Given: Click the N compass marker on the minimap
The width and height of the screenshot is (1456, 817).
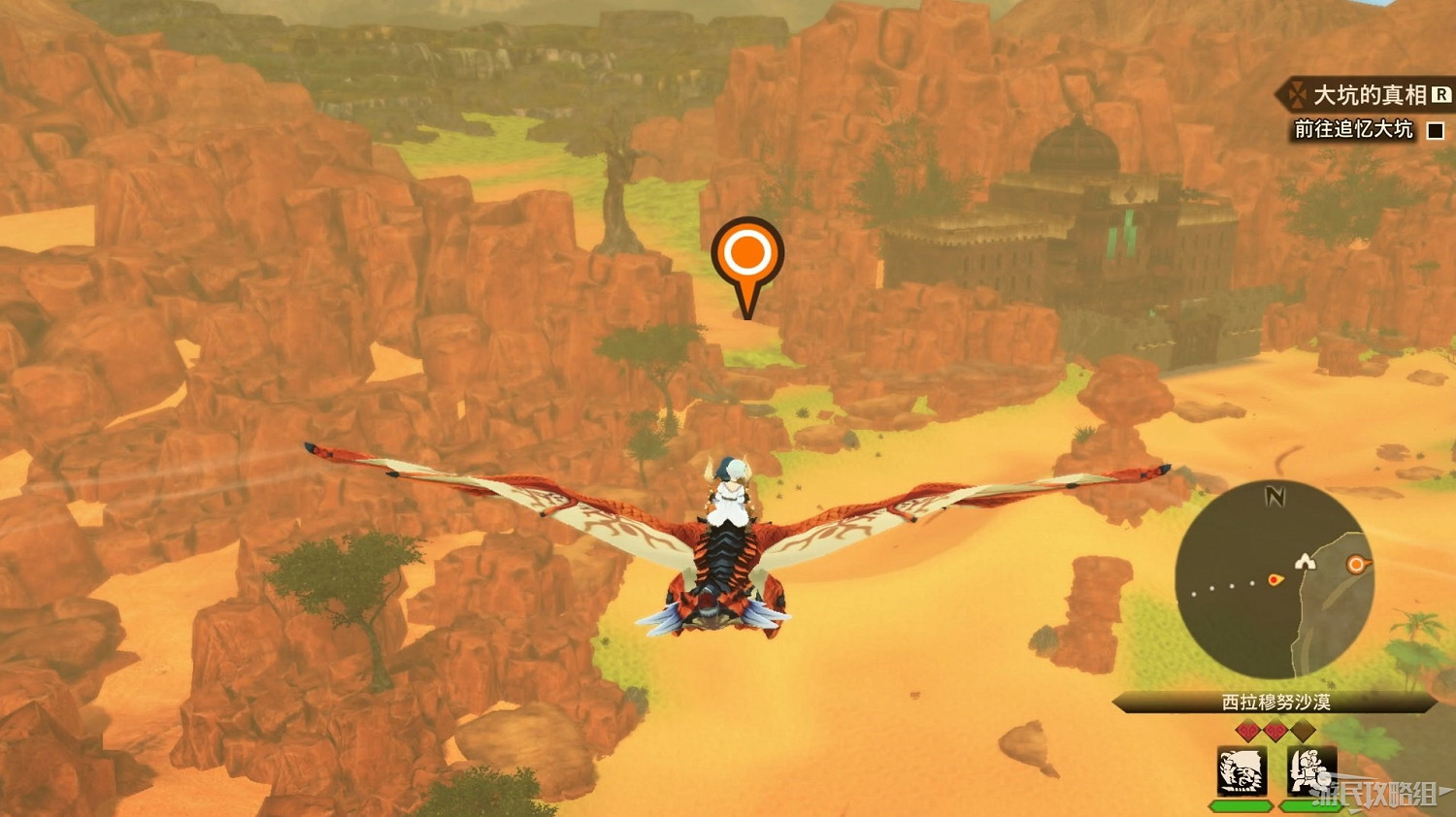Looking at the screenshot, I should pyautogui.click(x=1274, y=496).
